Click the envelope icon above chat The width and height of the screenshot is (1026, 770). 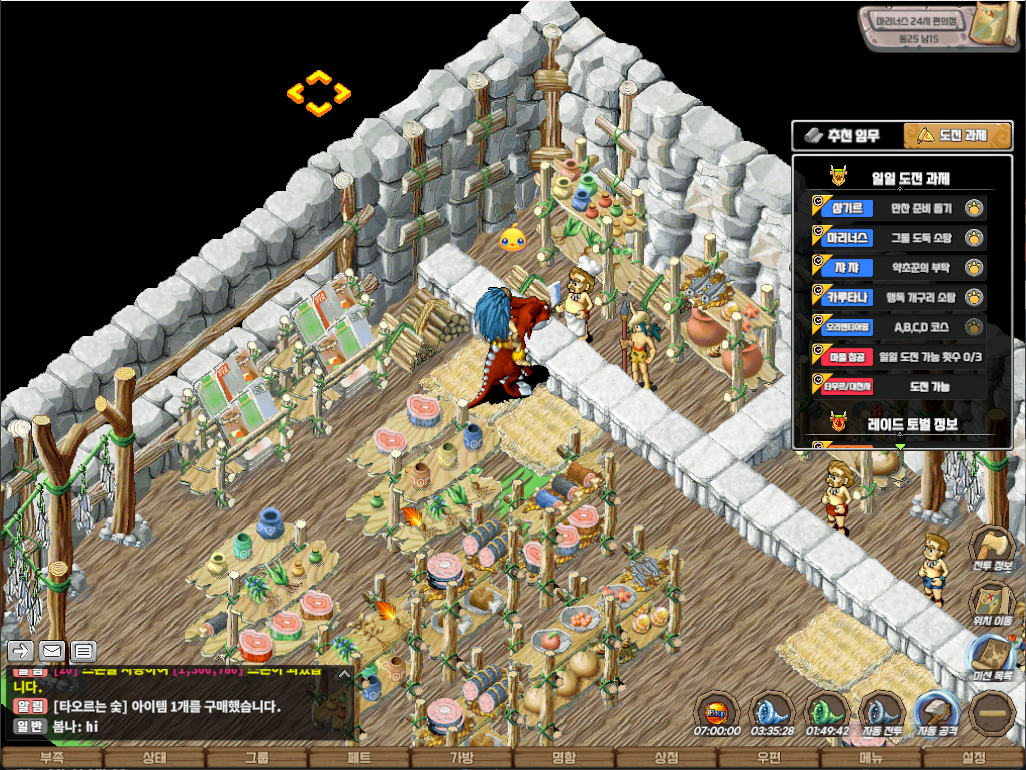tap(51, 651)
